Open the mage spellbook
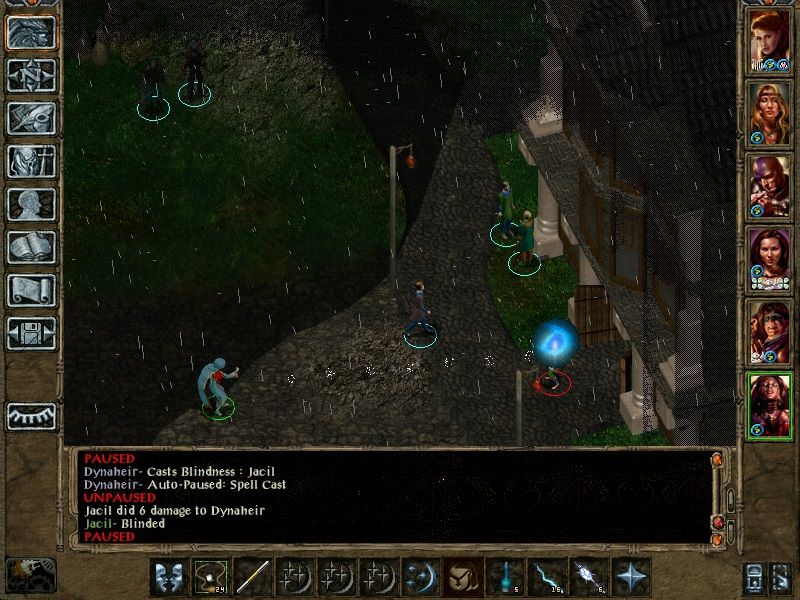Viewport: 800px width, 600px height. (31, 247)
